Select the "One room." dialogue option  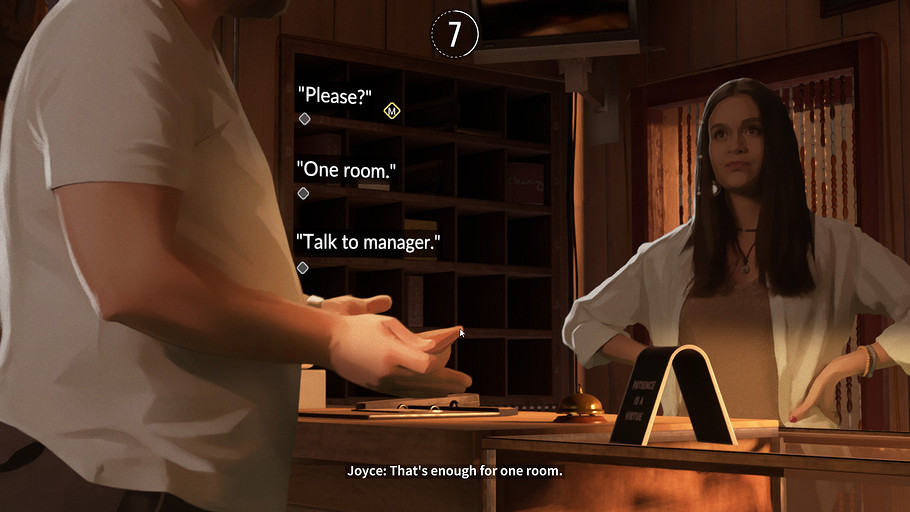pyautogui.click(x=346, y=171)
